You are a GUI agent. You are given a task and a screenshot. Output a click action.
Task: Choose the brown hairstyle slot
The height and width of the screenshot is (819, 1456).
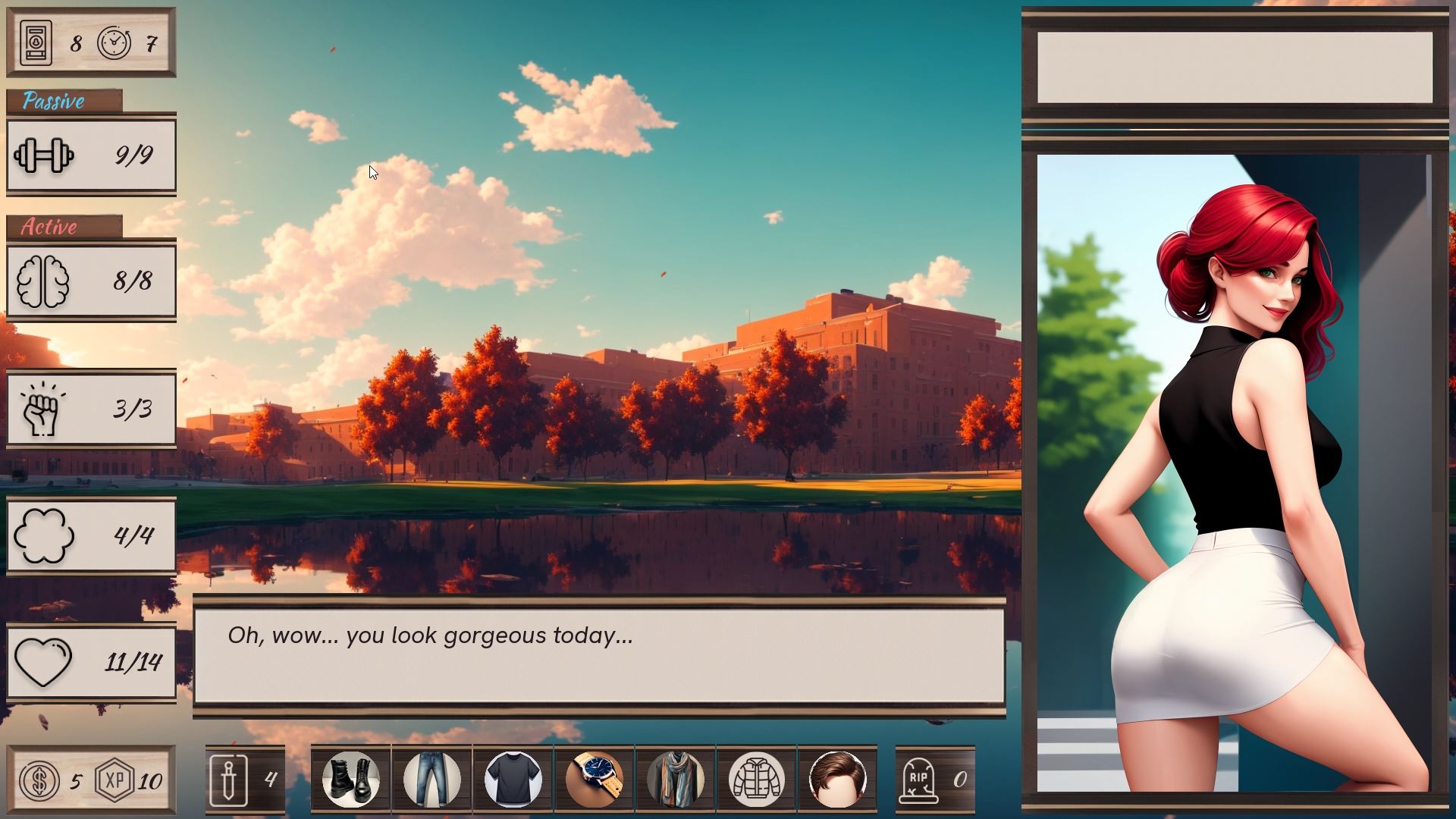click(837, 779)
